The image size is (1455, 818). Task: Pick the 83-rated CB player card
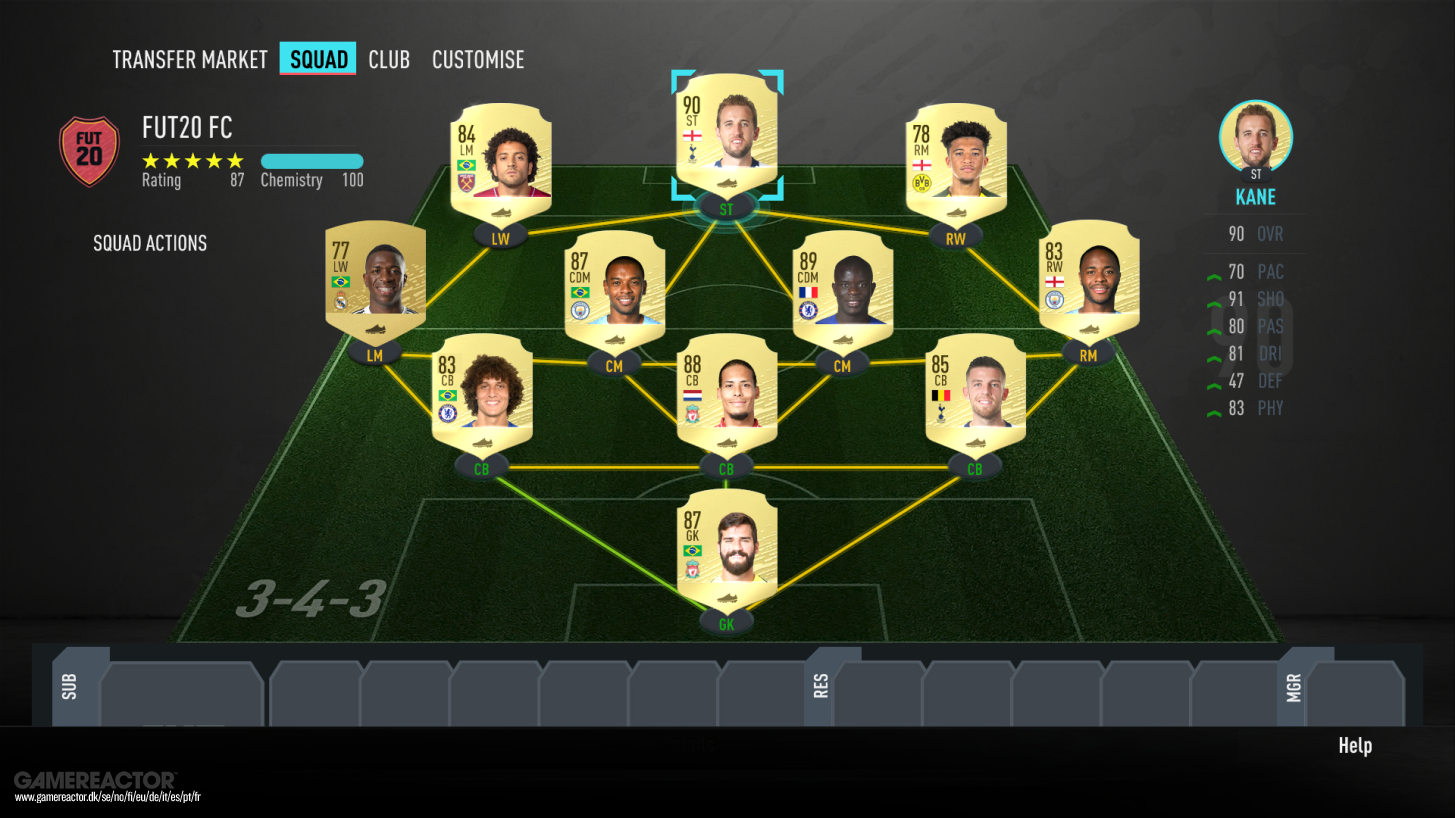pos(482,392)
